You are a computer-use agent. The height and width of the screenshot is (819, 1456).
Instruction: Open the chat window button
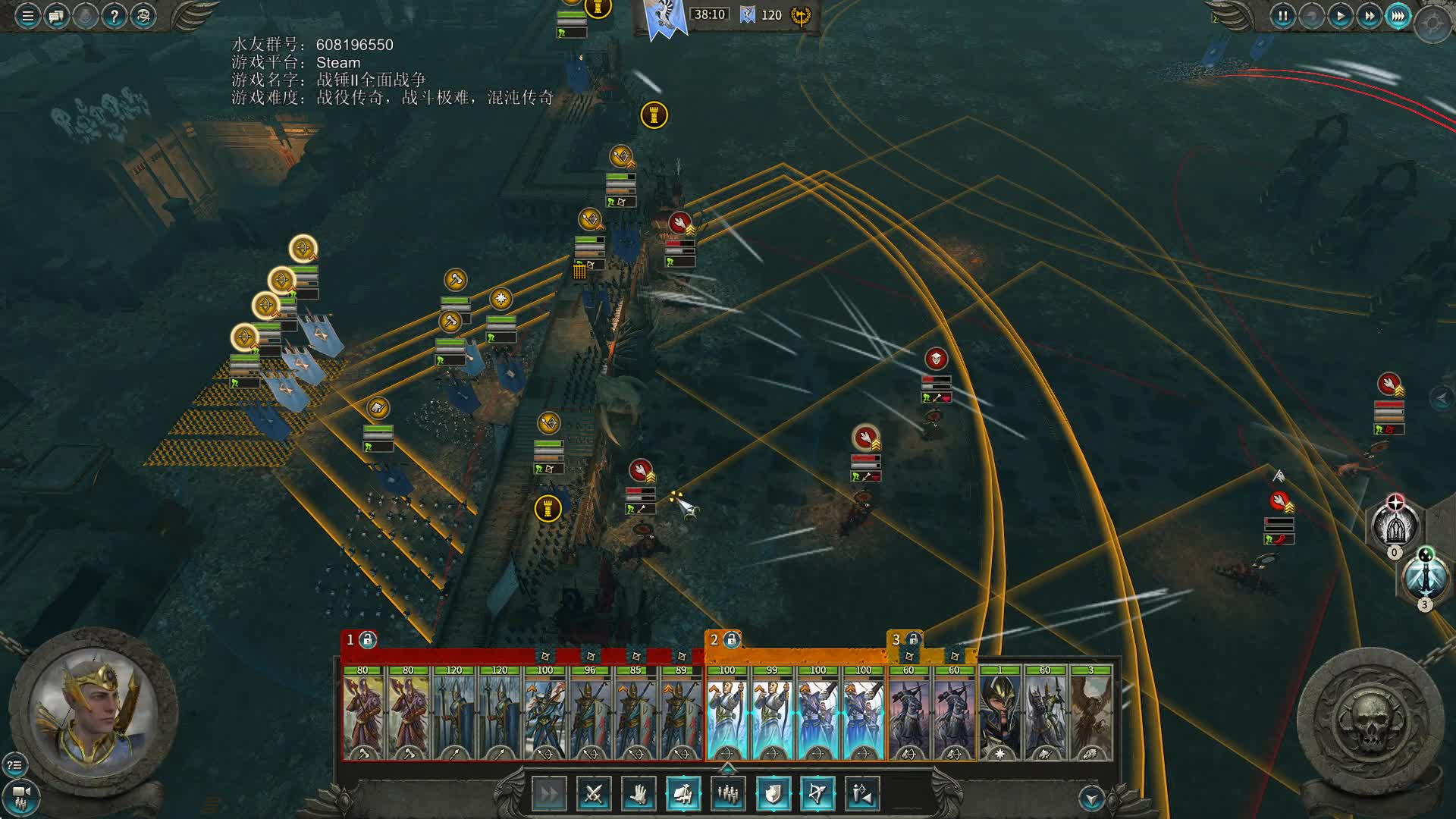click(x=56, y=16)
